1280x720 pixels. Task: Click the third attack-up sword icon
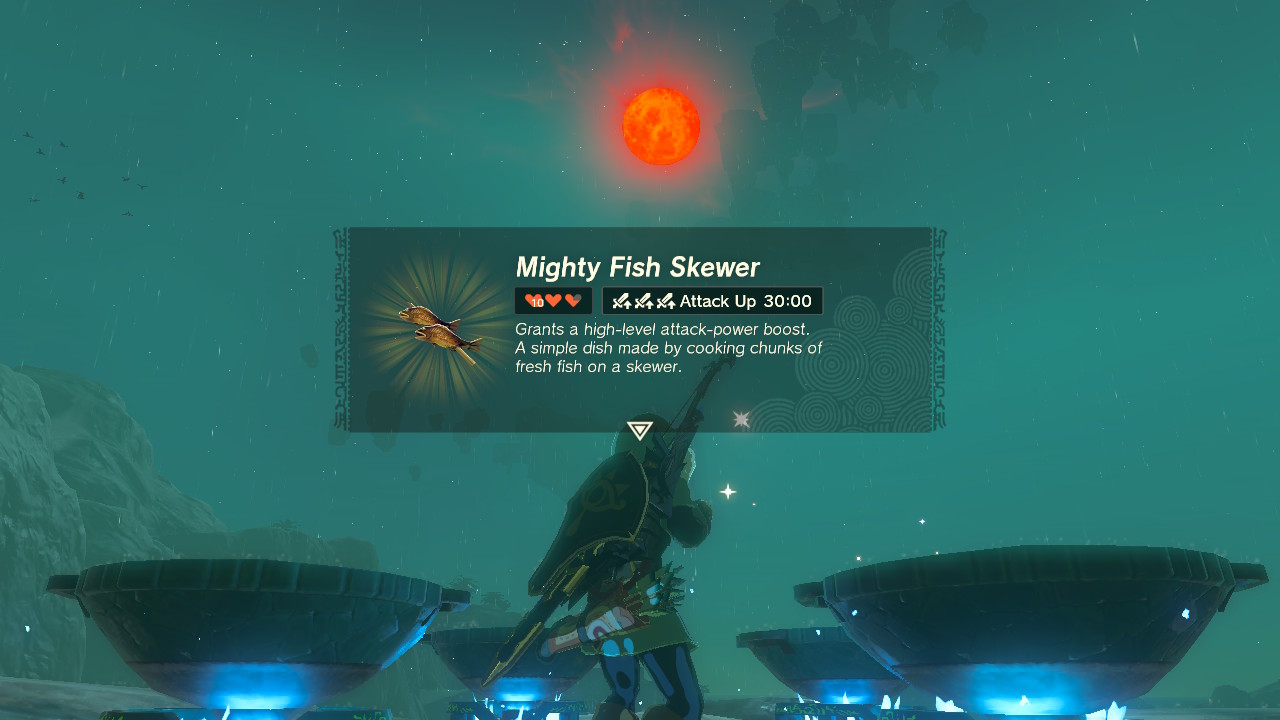tap(668, 300)
